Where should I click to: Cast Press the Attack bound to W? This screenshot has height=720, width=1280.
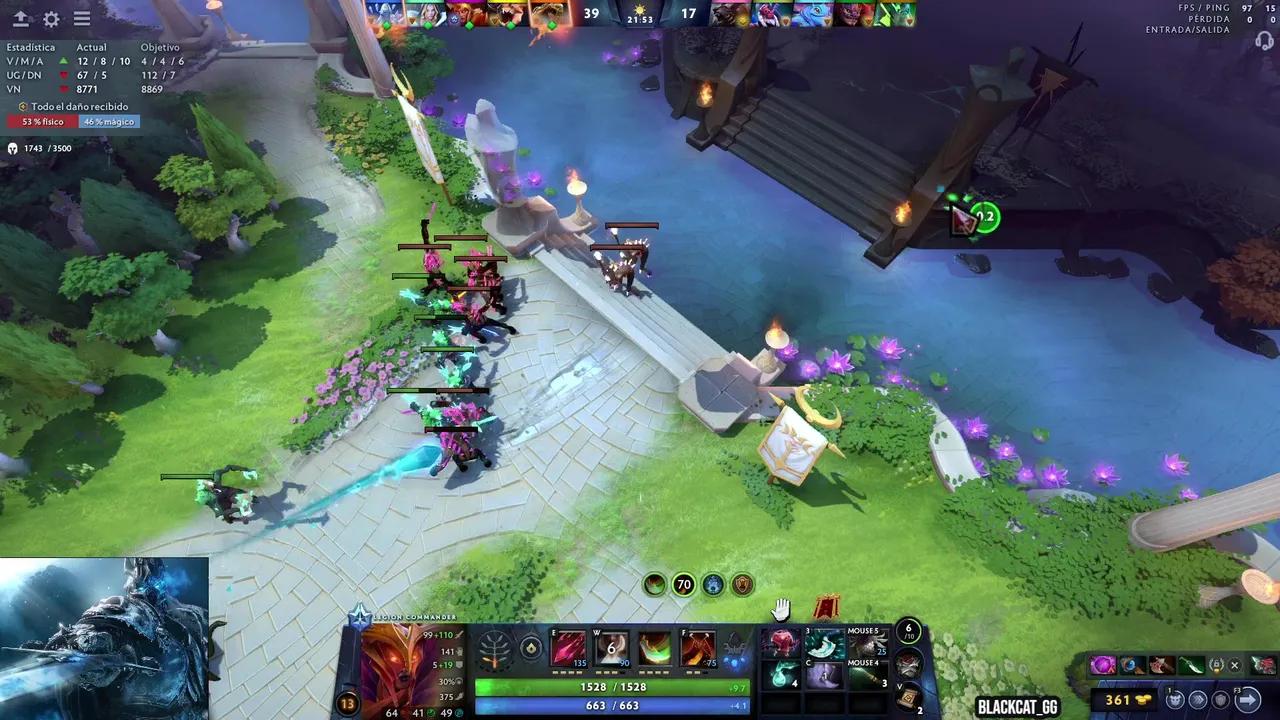pos(611,648)
